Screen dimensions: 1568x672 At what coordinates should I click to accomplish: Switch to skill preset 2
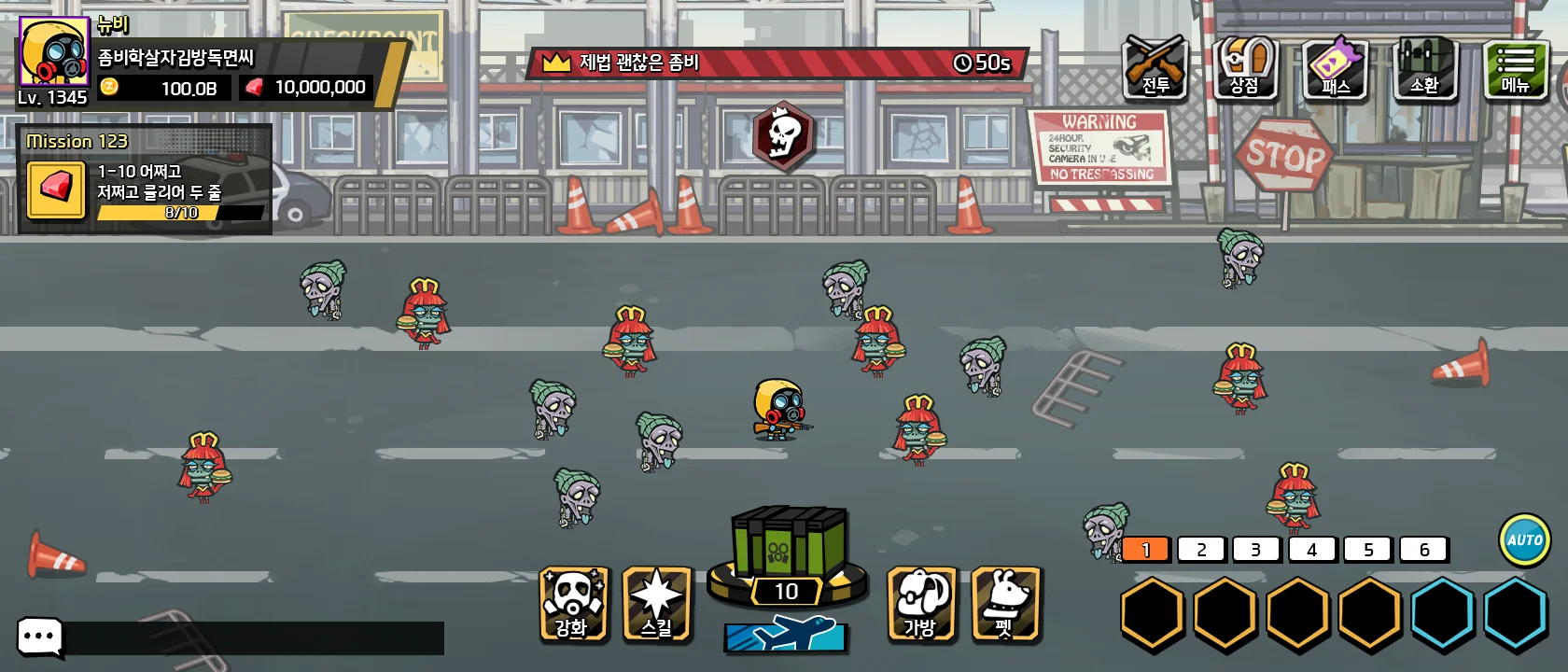tap(1201, 550)
